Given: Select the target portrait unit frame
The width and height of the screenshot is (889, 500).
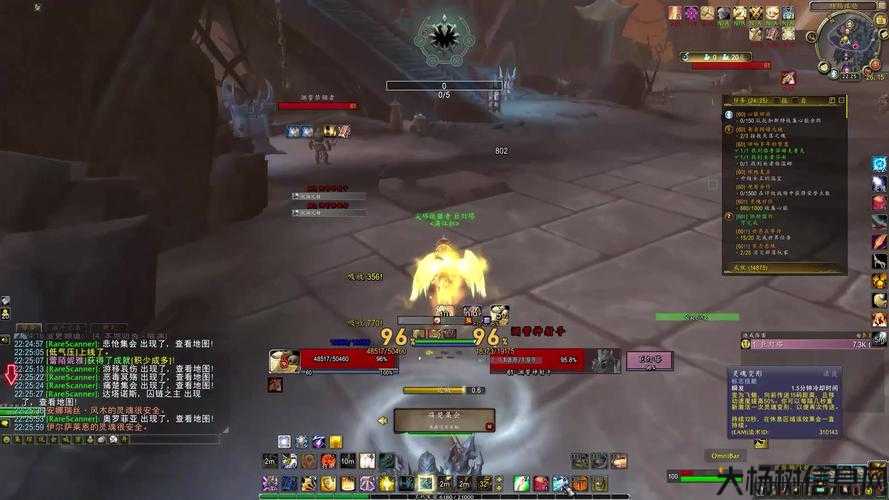Looking at the screenshot, I should tap(605, 361).
